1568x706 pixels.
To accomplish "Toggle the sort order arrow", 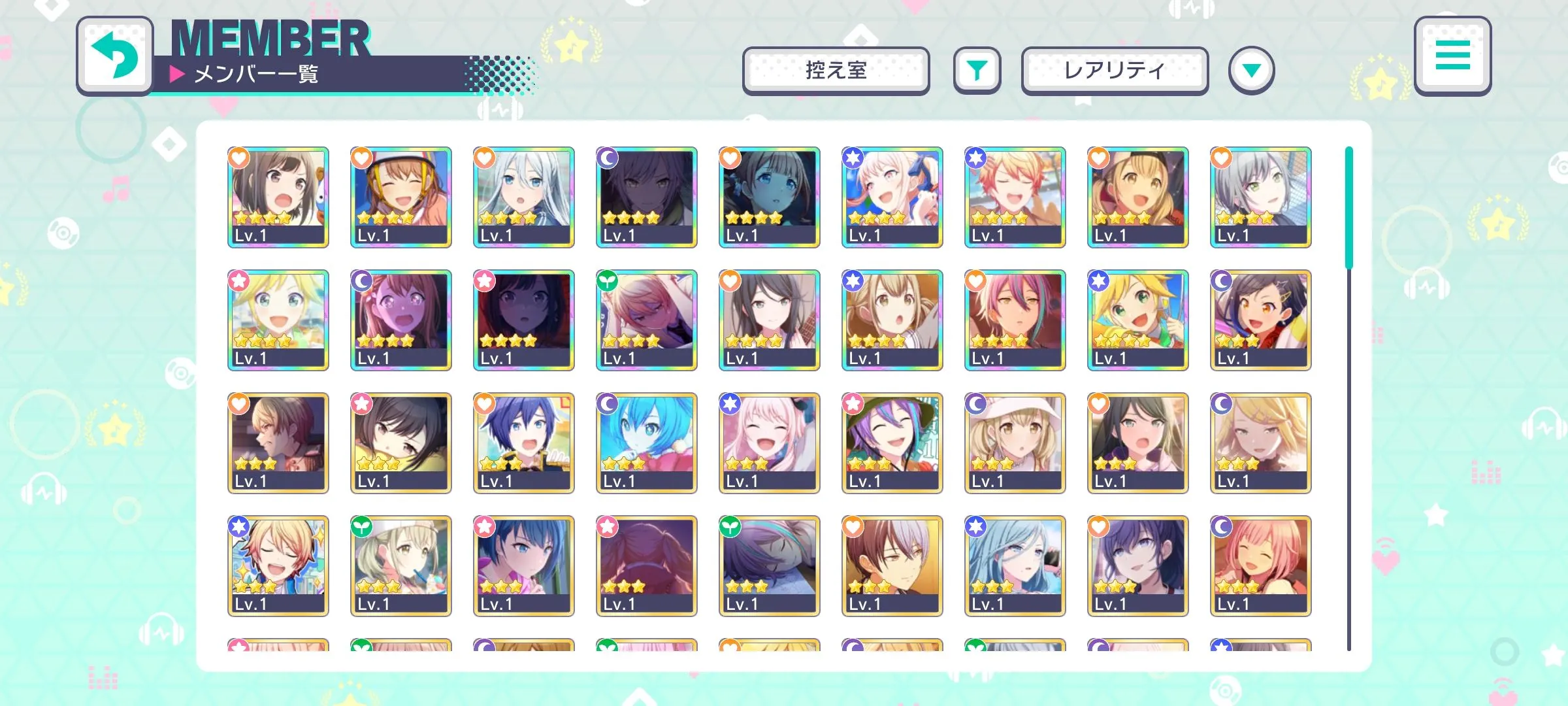I will 1251,71.
